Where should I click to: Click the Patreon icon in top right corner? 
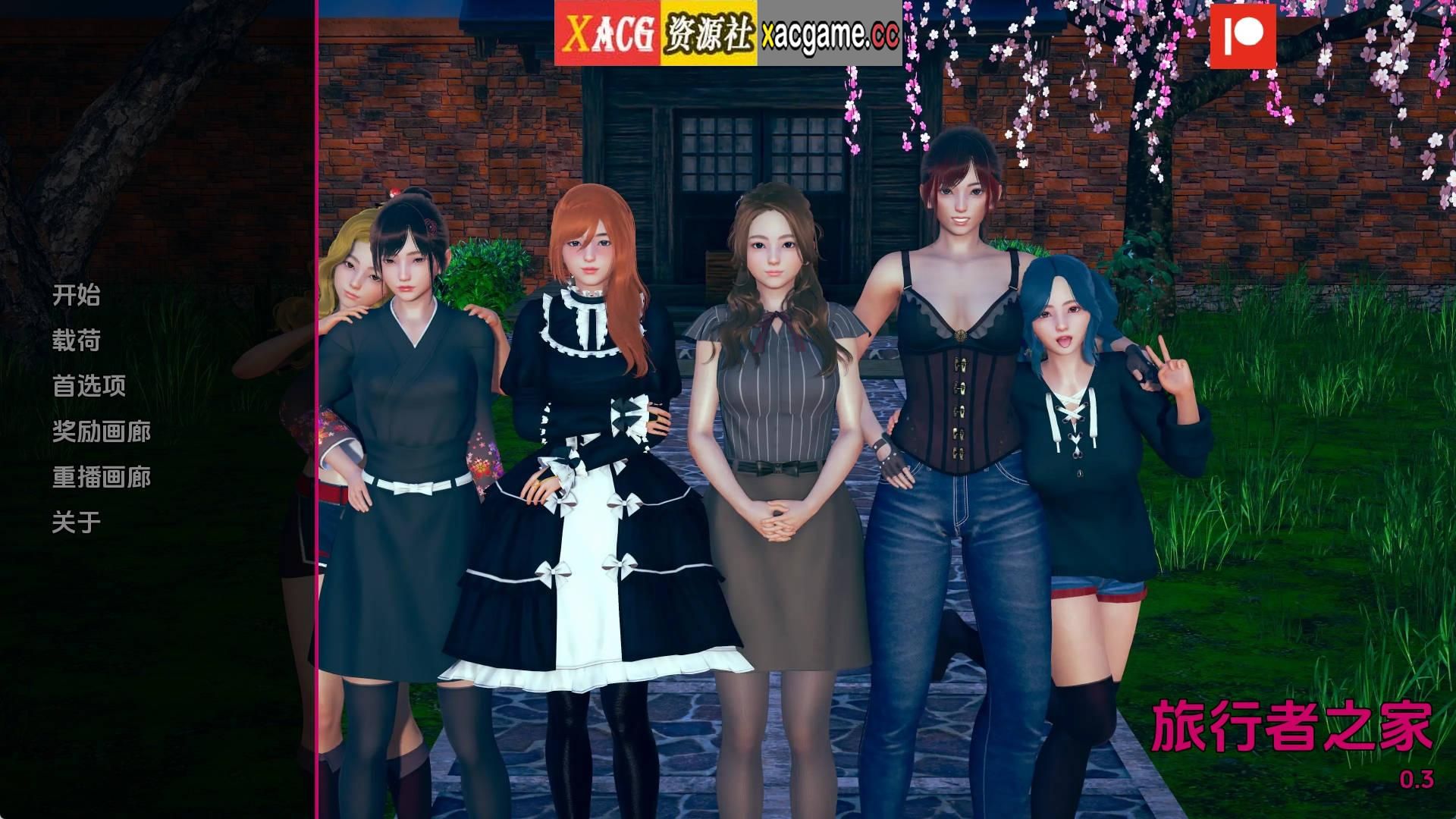1244,36
